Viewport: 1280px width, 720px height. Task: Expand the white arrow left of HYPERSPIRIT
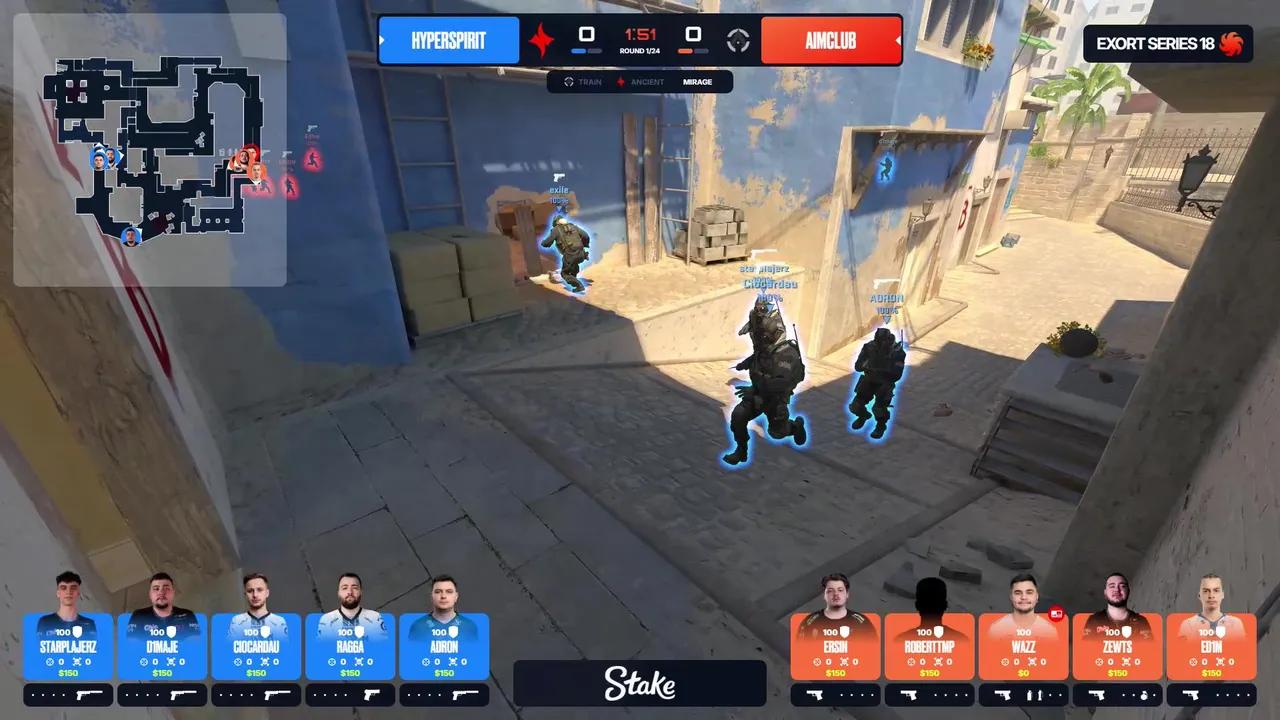click(x=381, y=40)
